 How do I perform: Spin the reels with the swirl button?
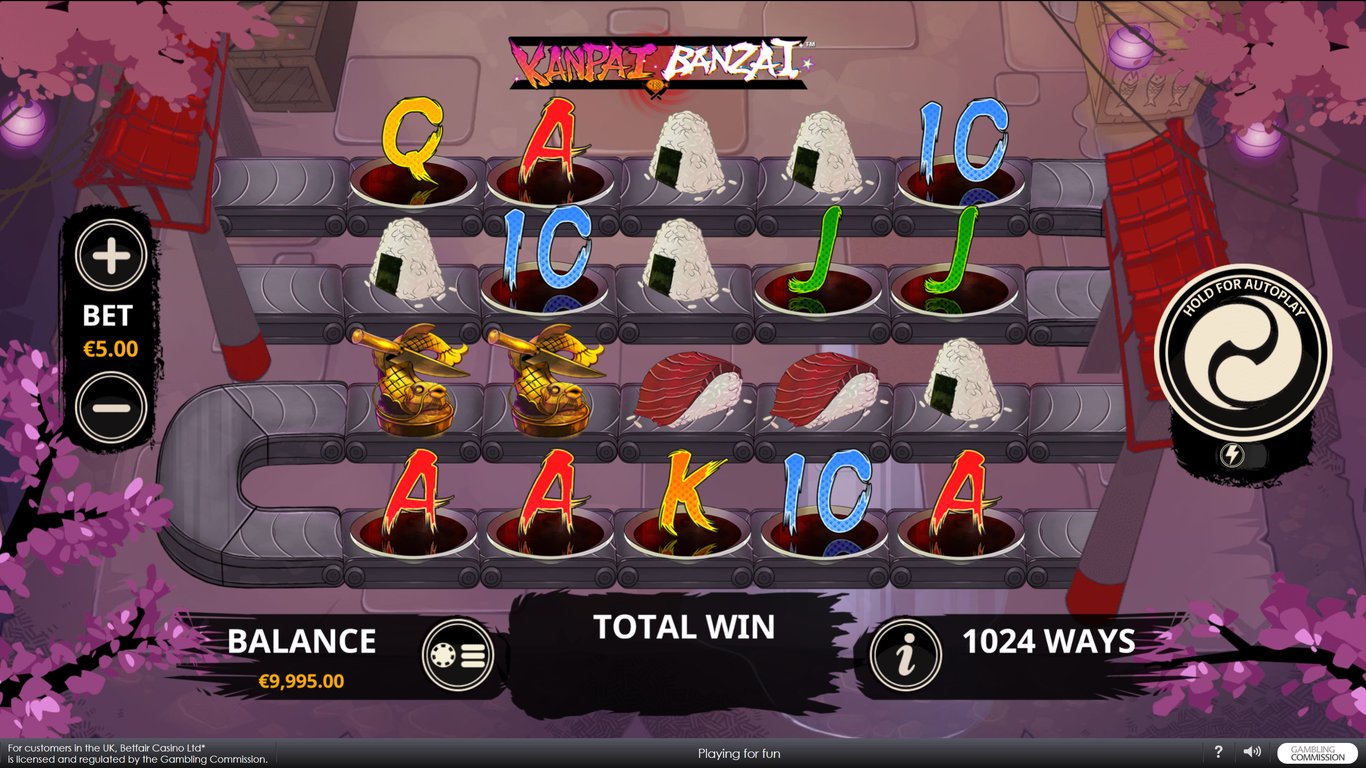1242,351
